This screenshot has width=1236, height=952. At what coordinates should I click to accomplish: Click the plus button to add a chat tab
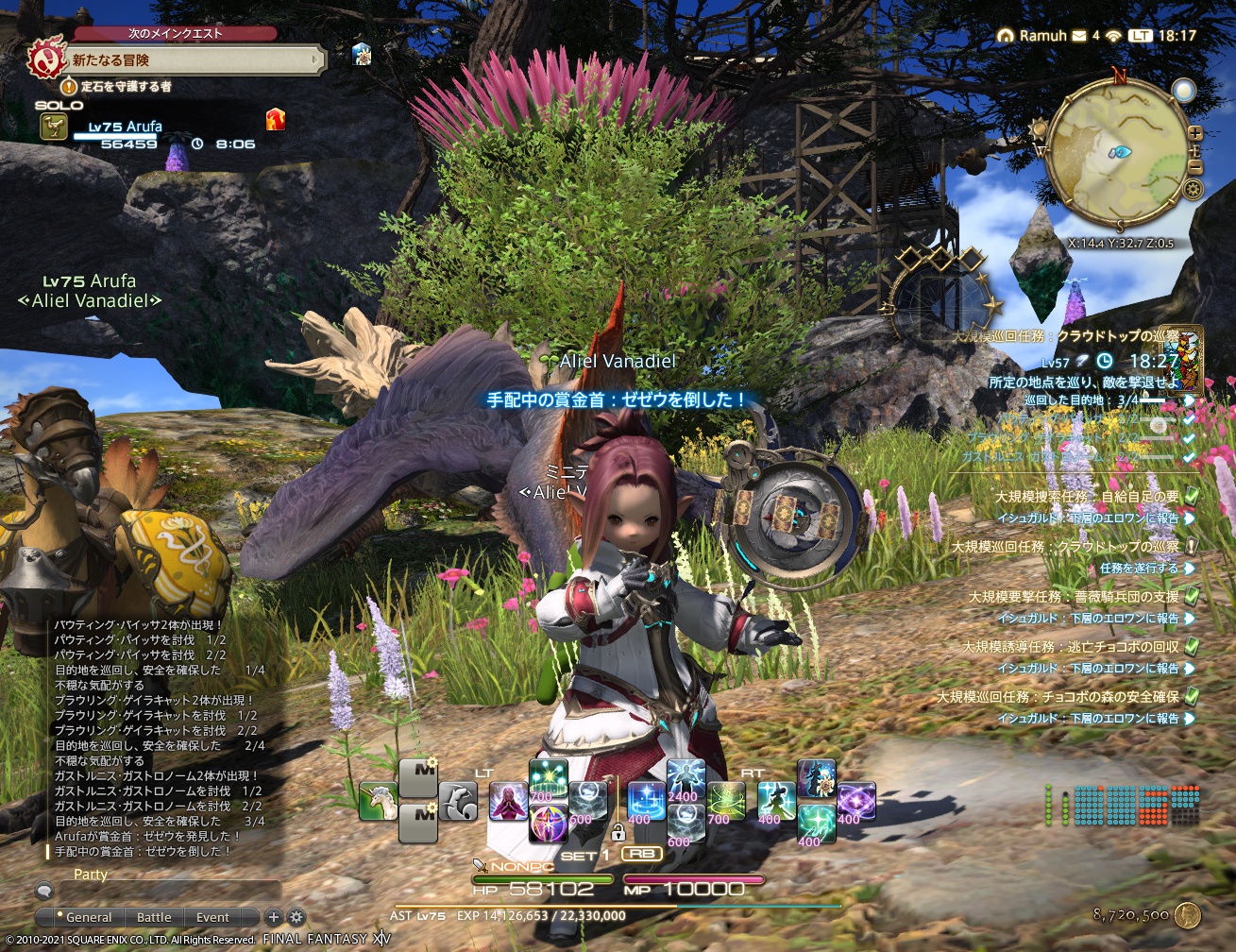tap(273, 917)
